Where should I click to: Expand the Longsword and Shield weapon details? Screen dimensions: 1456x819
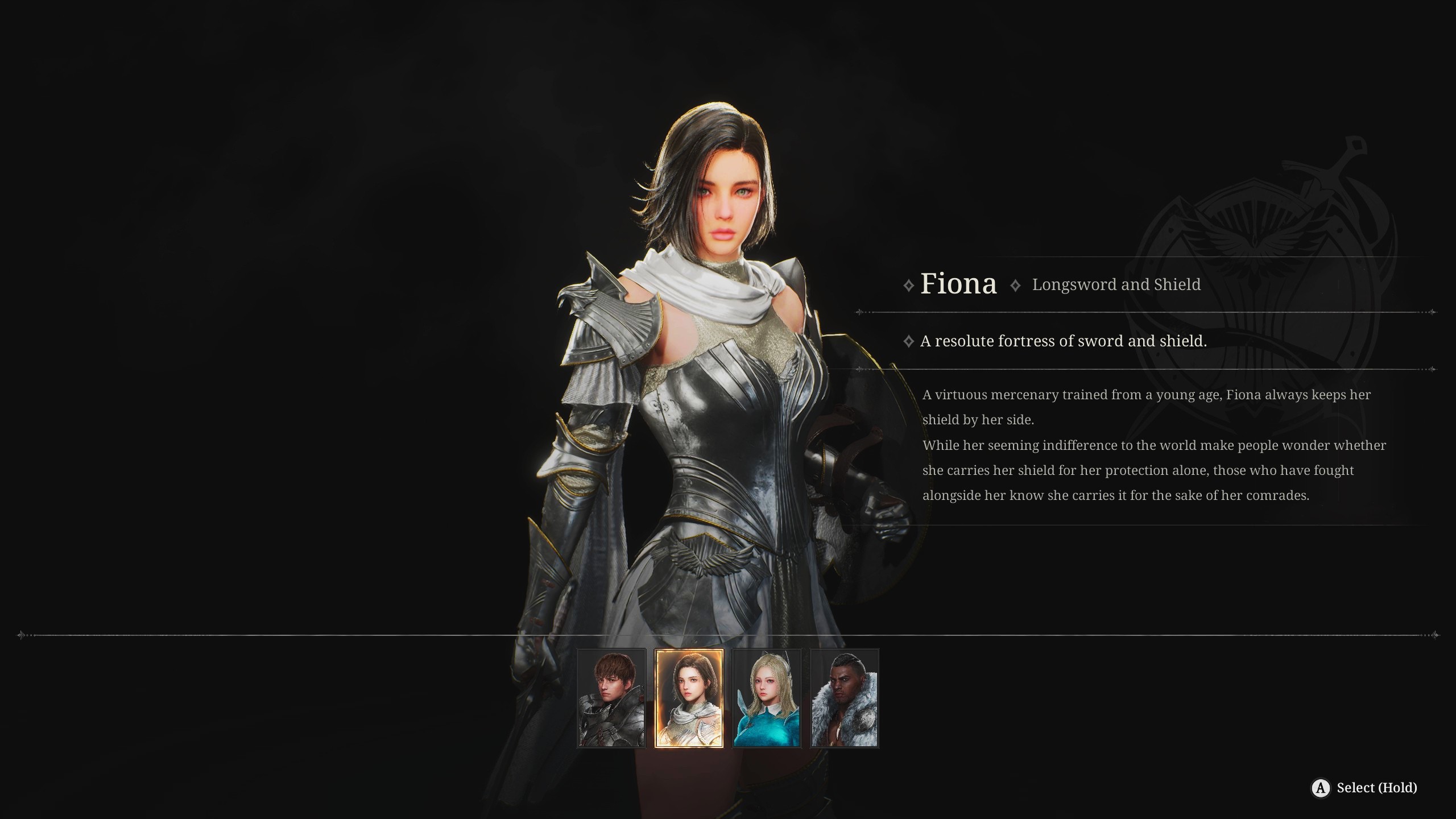pyautogui.click(x=1116, y=284)
